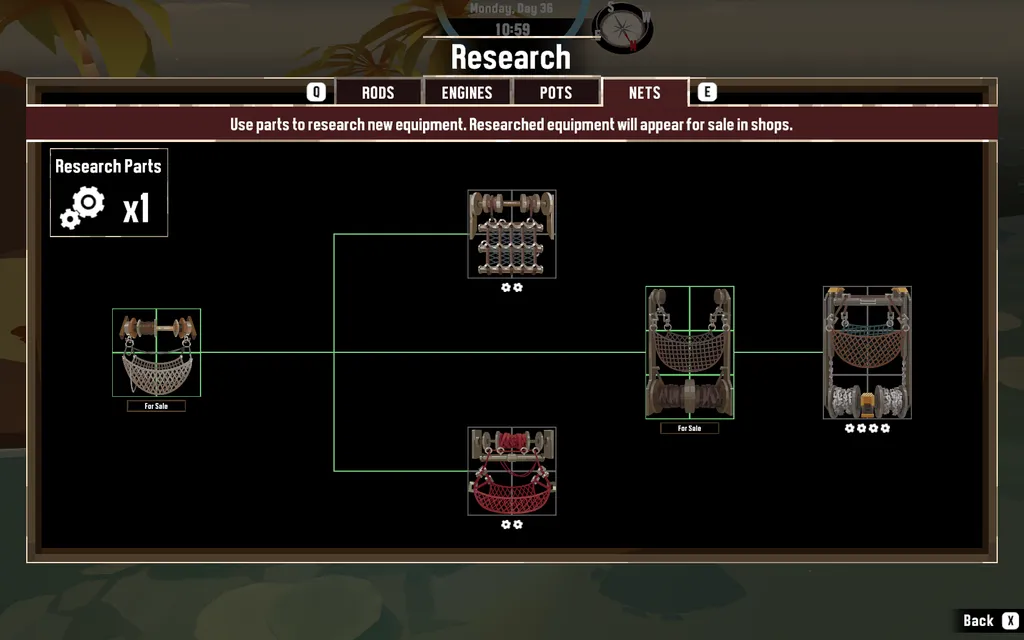The height and width of the screenshot is (640, 1024).
Task: Pick the four-part advanced trawl net
Action: click(867, 353)
